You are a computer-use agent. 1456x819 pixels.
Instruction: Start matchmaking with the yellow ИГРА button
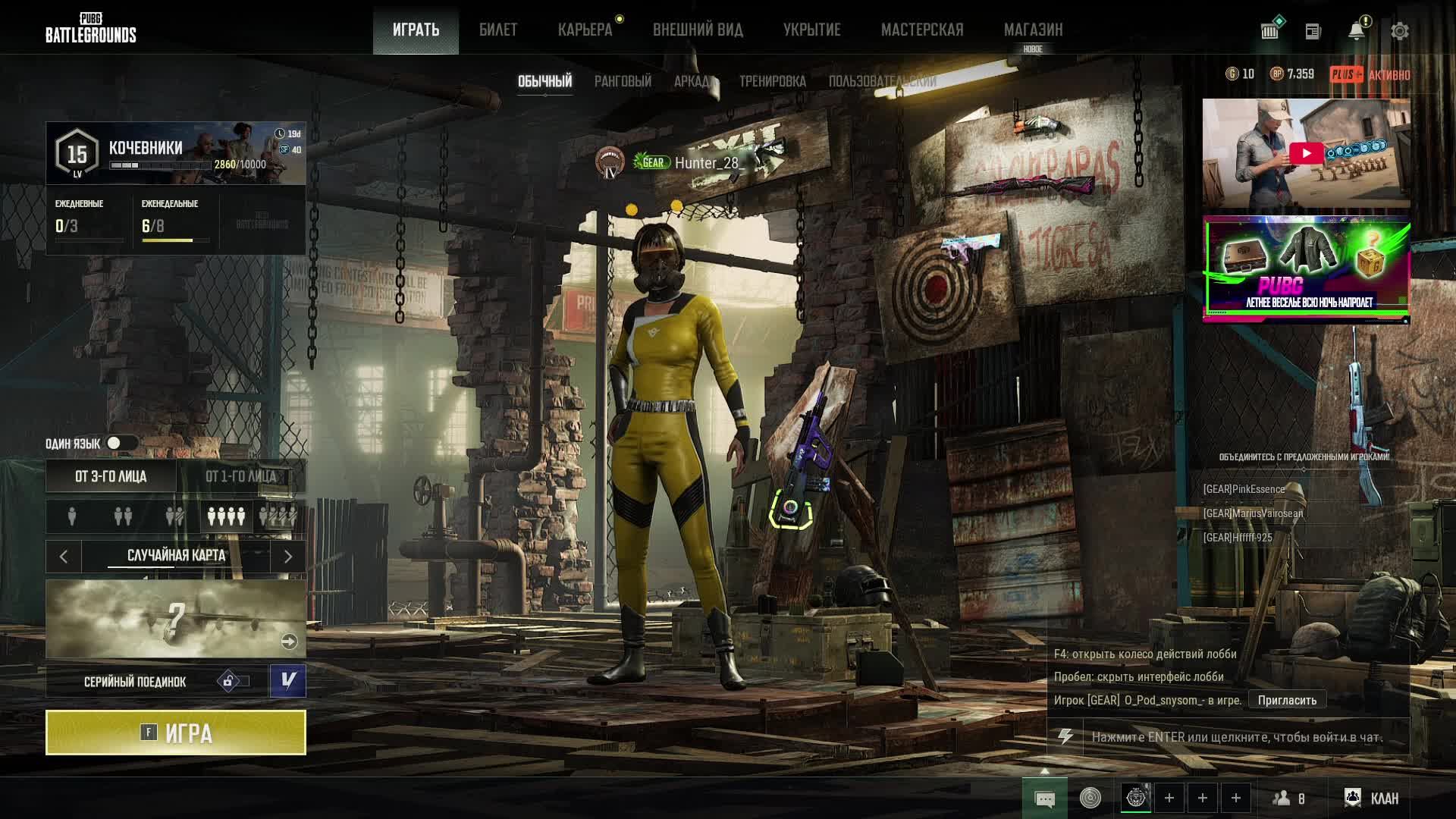(x=176, y=733)
